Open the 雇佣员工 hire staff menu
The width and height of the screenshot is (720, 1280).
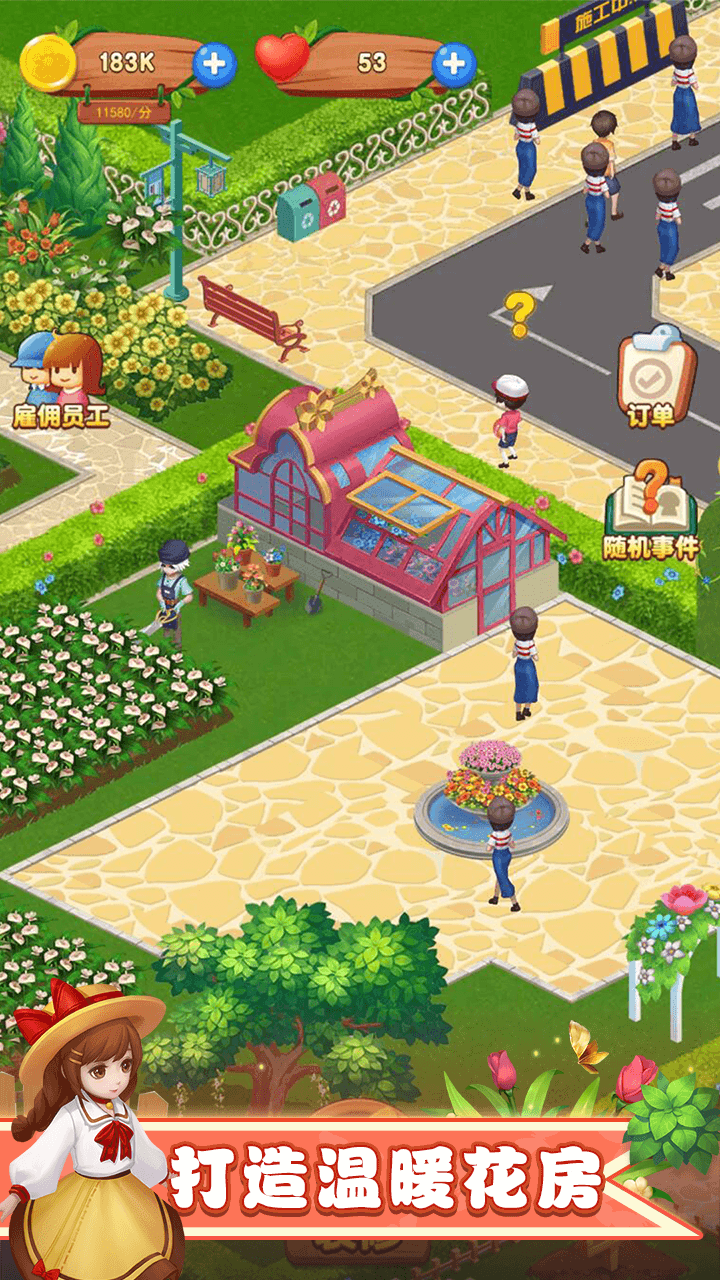click(x=60, y=380)
